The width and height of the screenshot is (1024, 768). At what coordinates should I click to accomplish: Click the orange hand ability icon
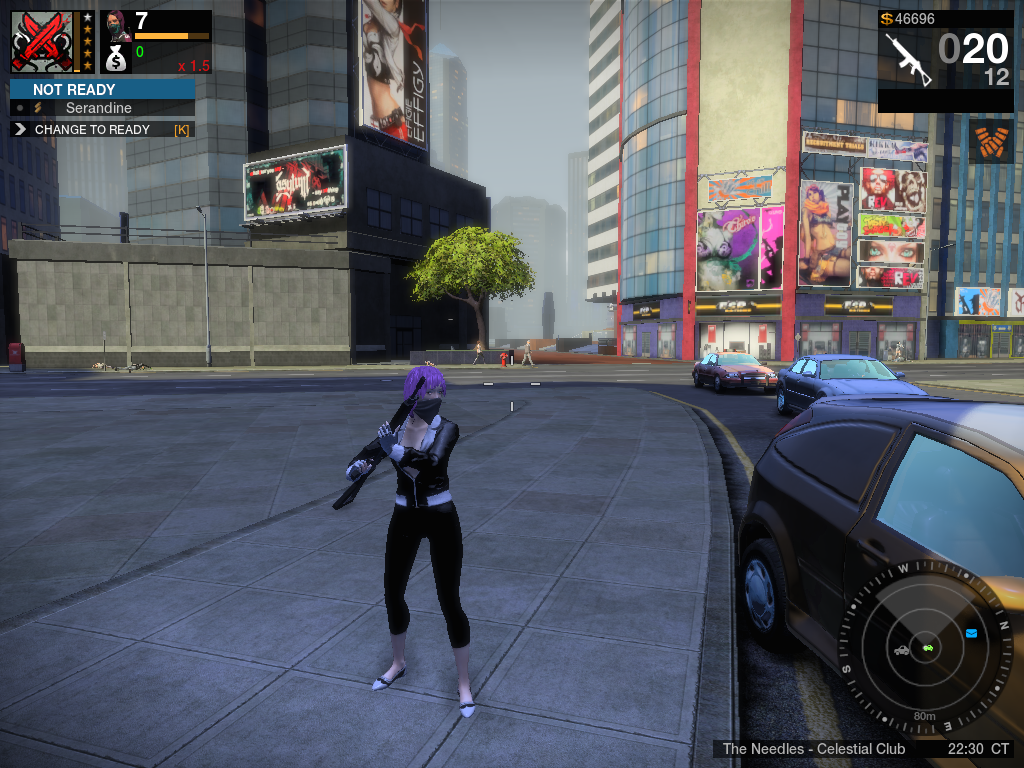point(990,140)
